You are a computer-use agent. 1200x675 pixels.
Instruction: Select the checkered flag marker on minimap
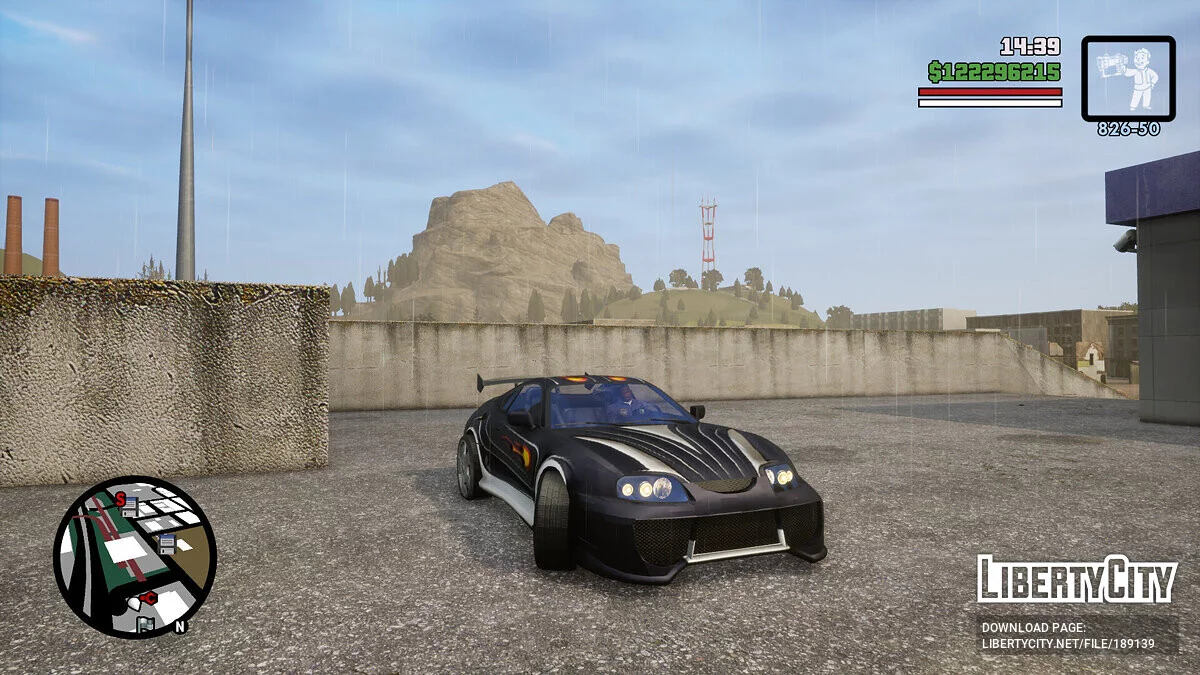(146, 624)
